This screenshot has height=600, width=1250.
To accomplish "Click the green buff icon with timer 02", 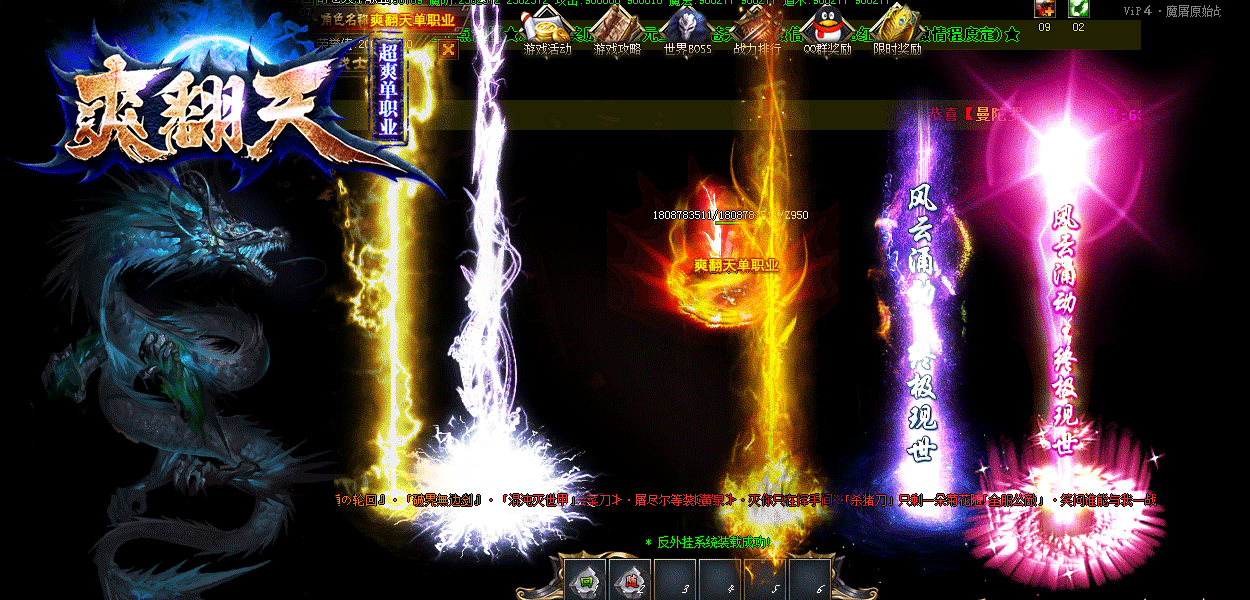I will click(1078, 9).
